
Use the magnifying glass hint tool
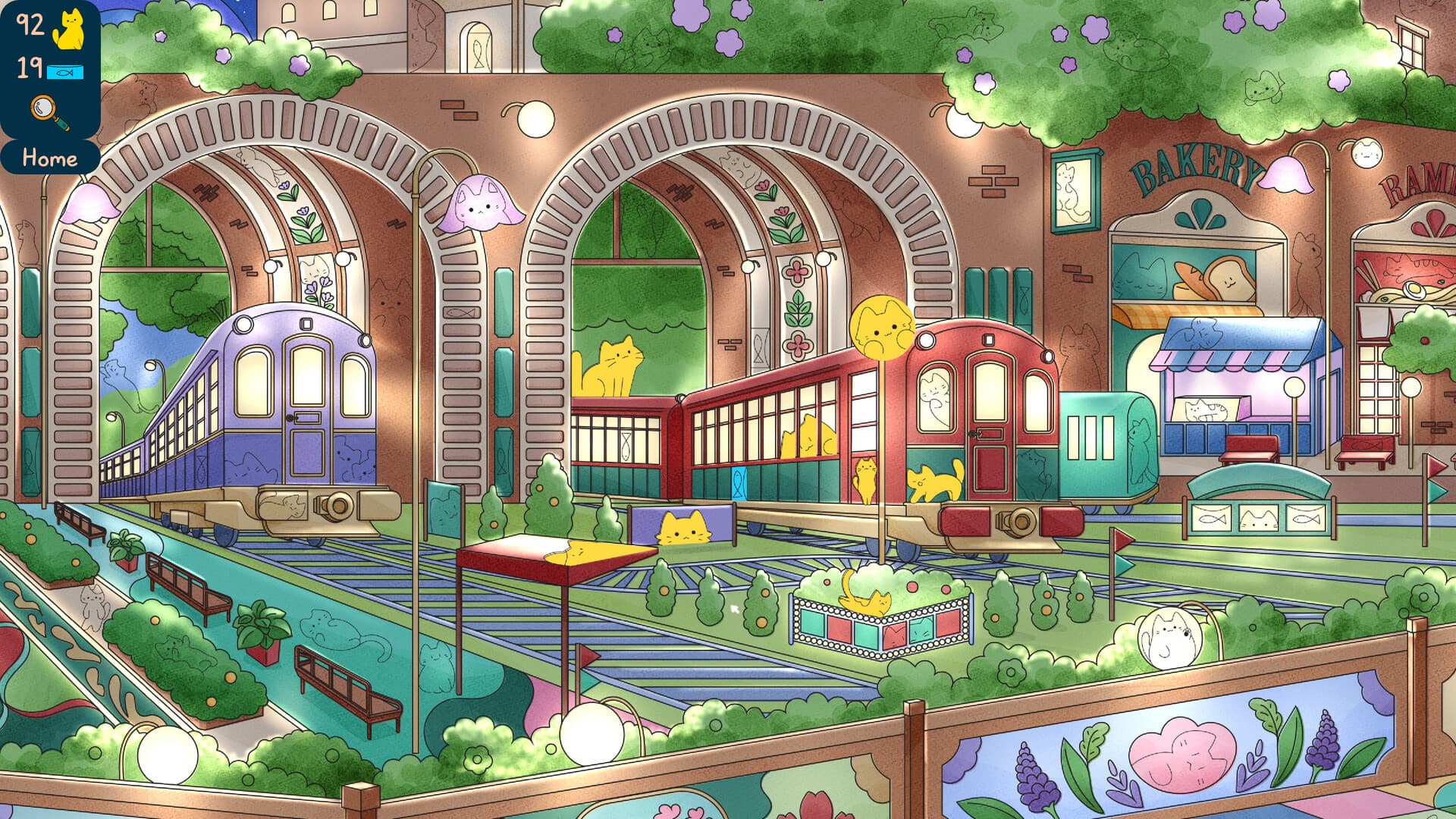point(45,111)
